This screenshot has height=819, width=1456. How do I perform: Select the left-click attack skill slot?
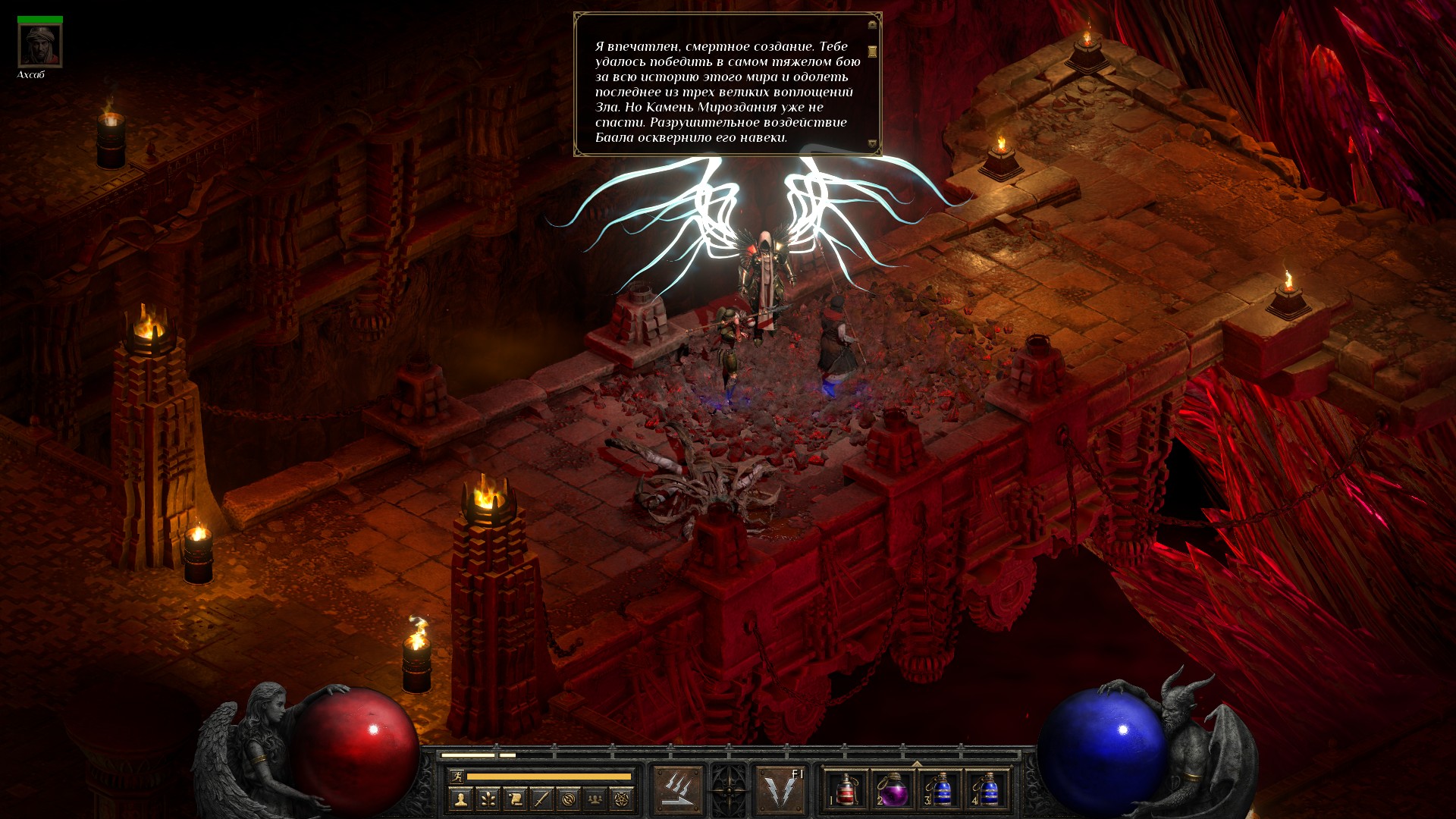coord(678,790)
